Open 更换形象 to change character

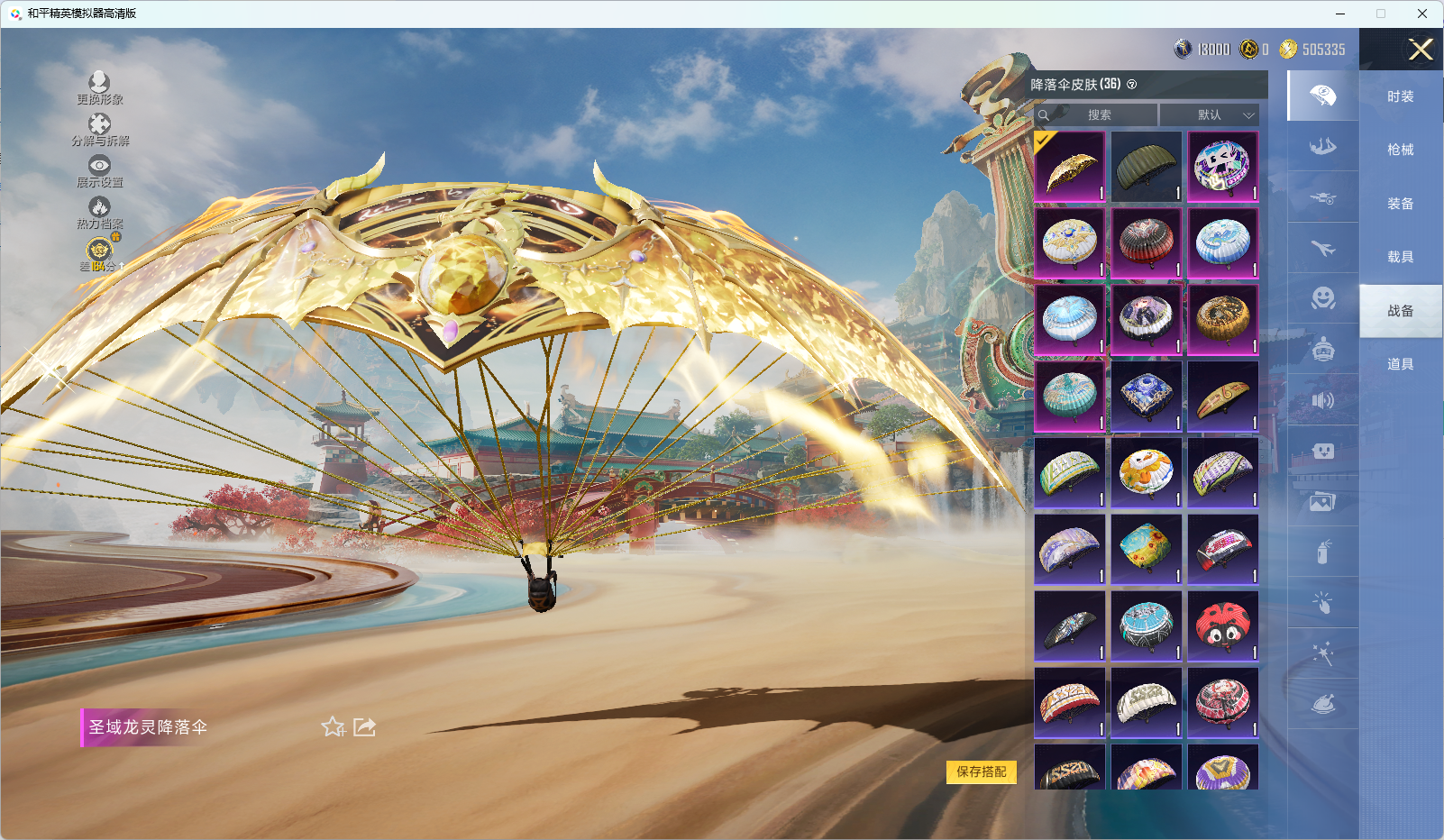click(x=99, y=87)
